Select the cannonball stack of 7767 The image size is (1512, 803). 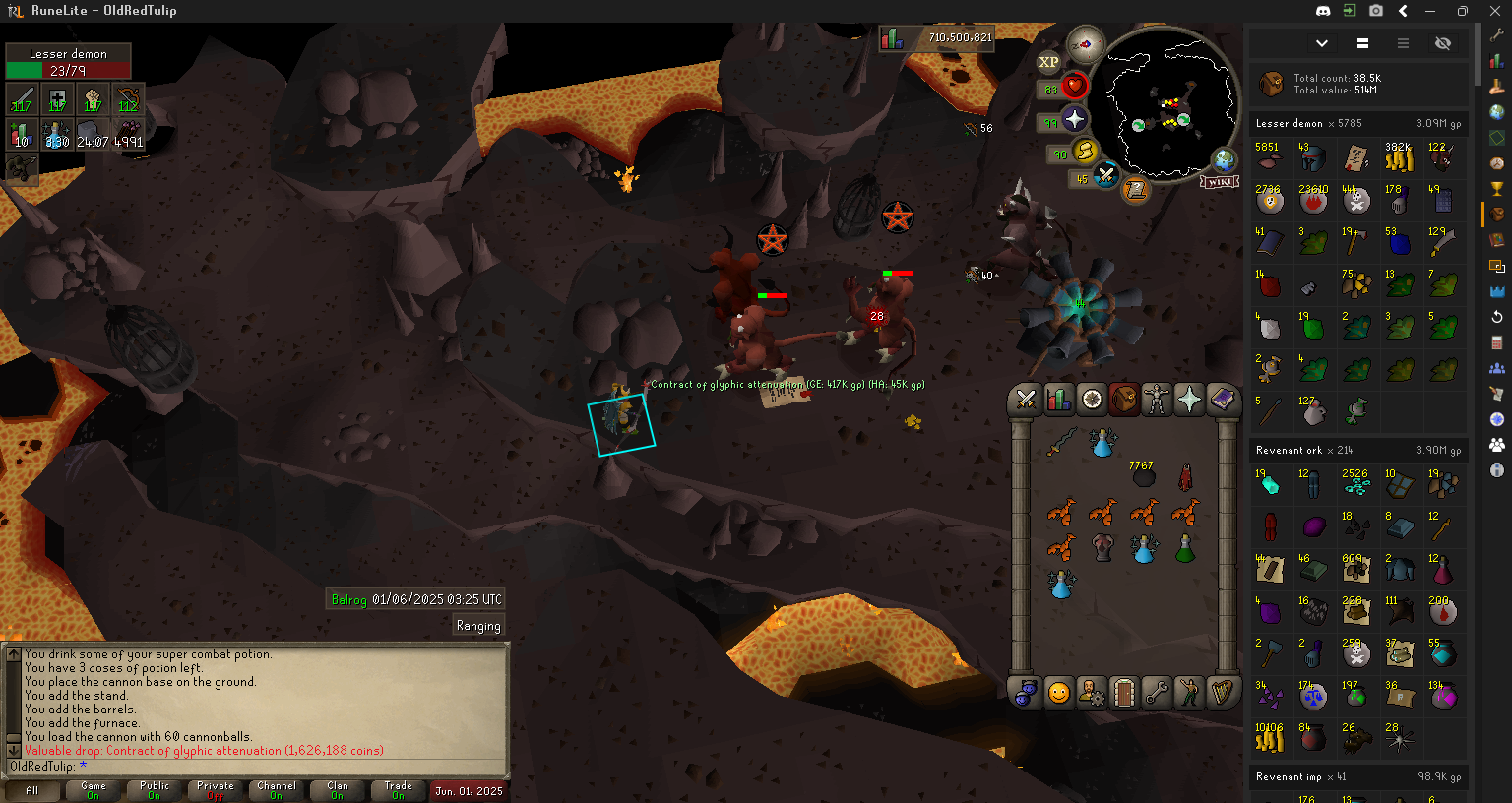tap(1143, 477)
